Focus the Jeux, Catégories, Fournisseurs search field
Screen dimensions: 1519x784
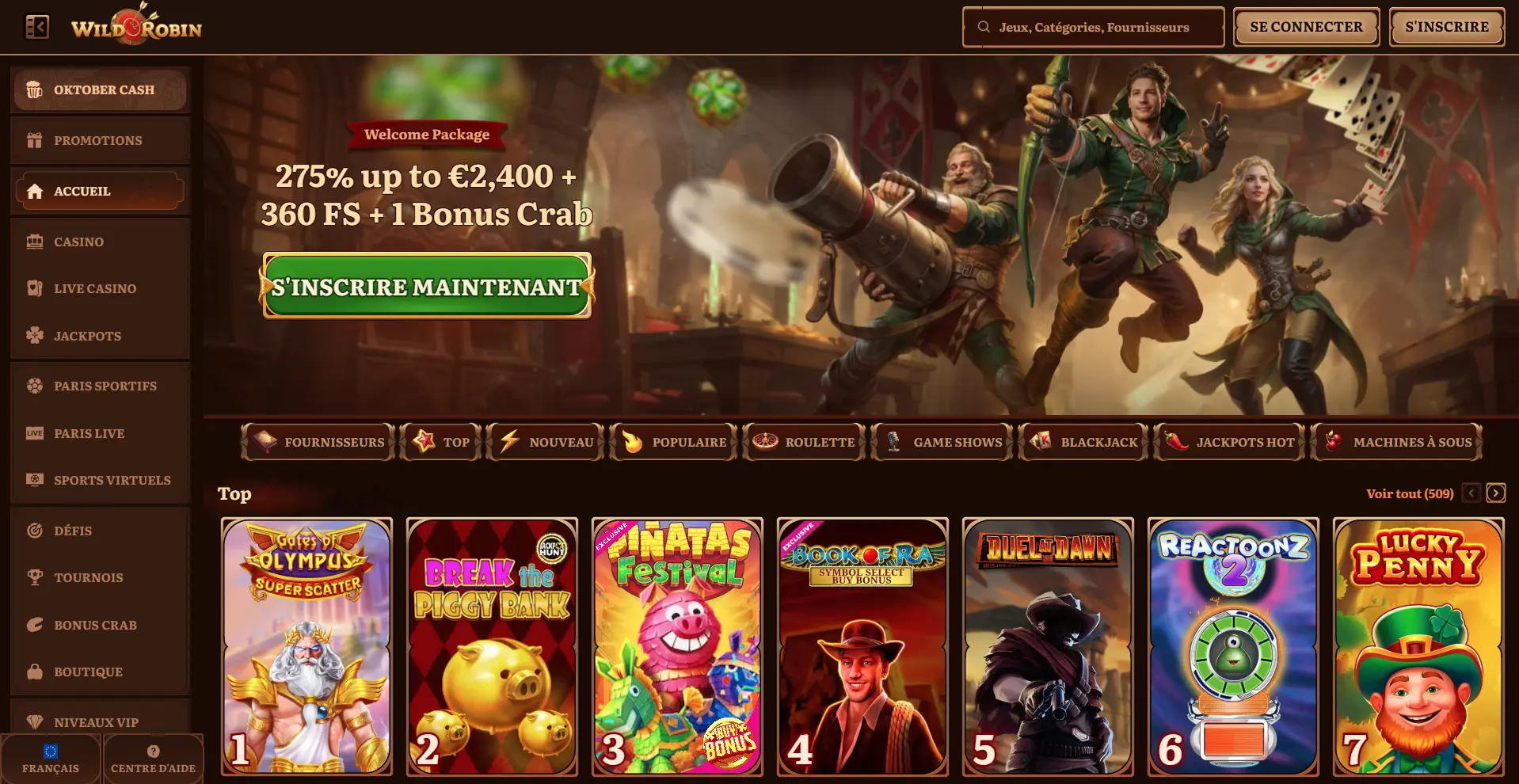pyautogui.click(x=1092, y=26)
